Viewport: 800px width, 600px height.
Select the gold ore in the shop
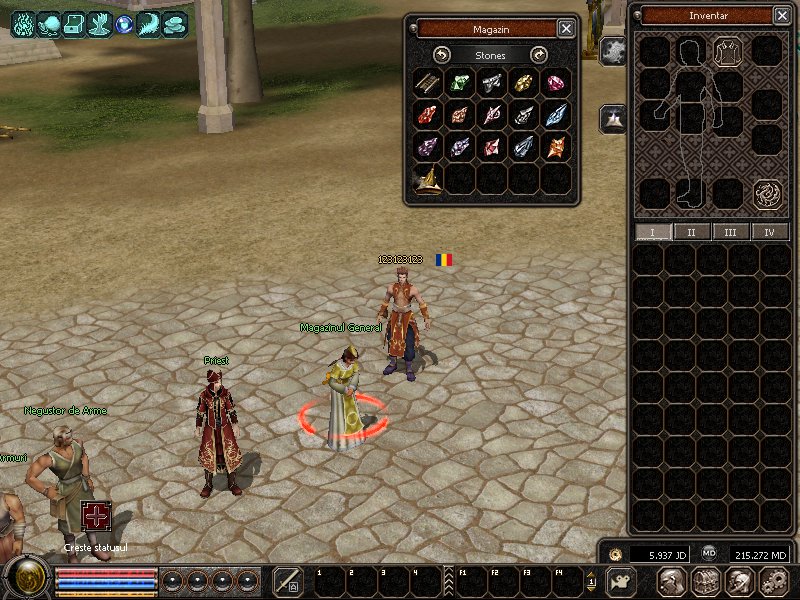click(x=524, y=83)
